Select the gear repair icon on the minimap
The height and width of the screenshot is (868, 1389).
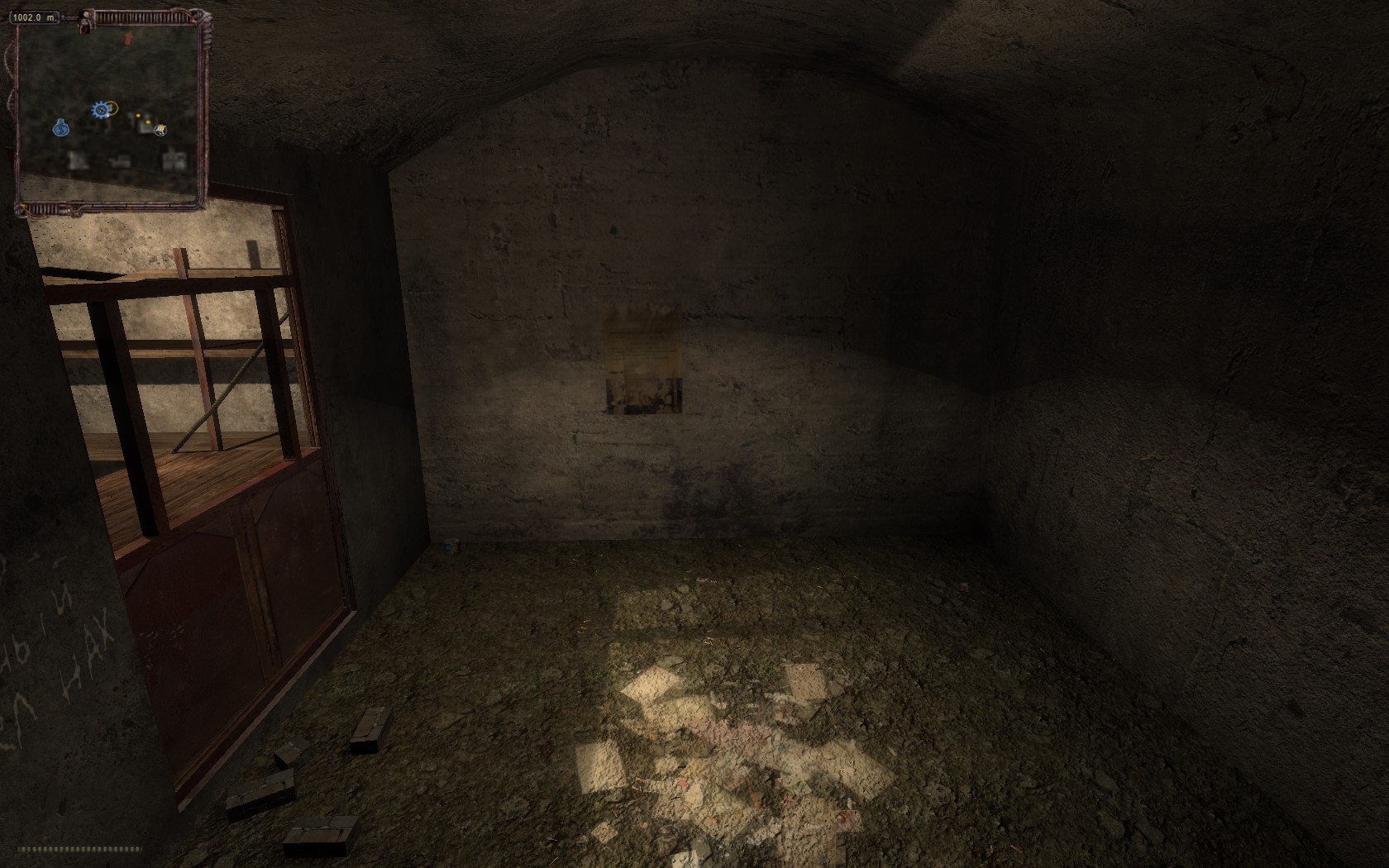pyautogui.click(x=100, y=108)
